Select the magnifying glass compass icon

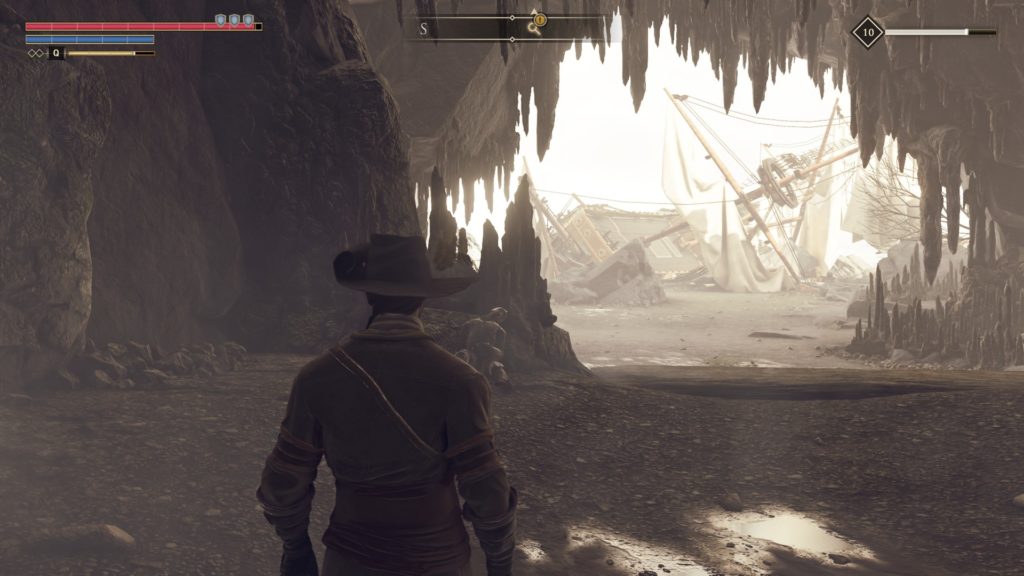tap(534, 30)
